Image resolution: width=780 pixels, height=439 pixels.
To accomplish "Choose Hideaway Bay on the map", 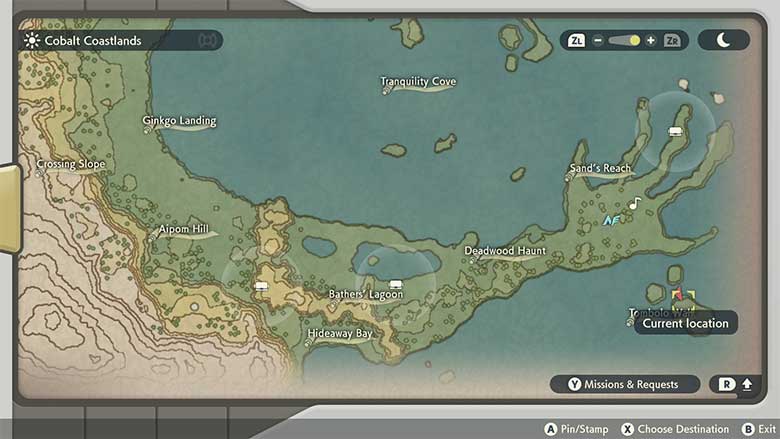I will 340,333.
